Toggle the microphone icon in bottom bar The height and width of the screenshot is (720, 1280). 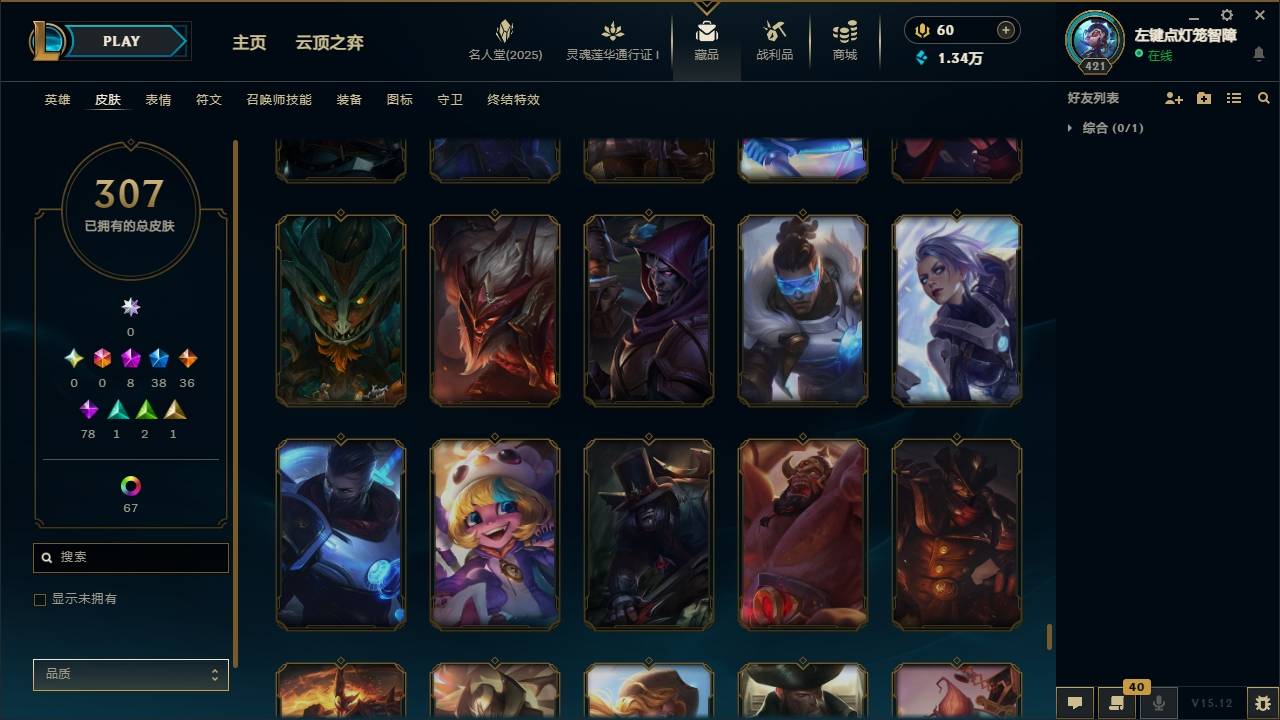[1160, 703]
